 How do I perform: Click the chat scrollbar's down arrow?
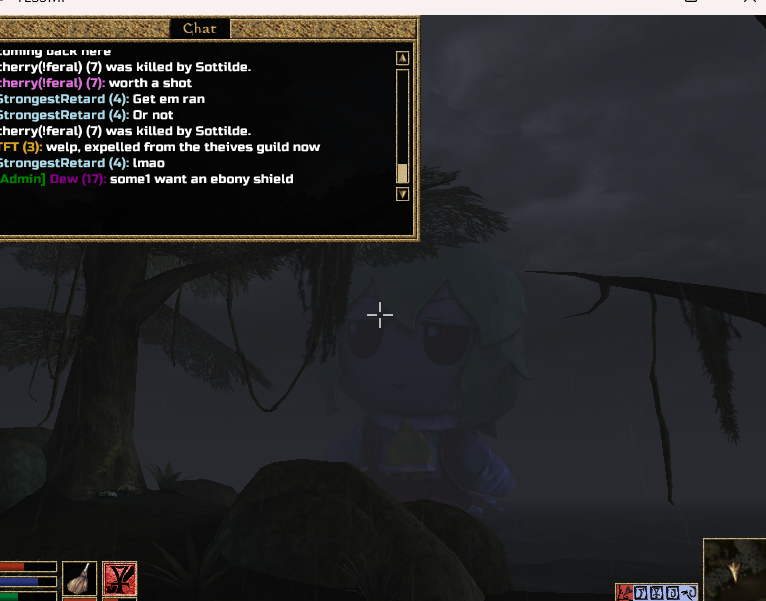402,194
